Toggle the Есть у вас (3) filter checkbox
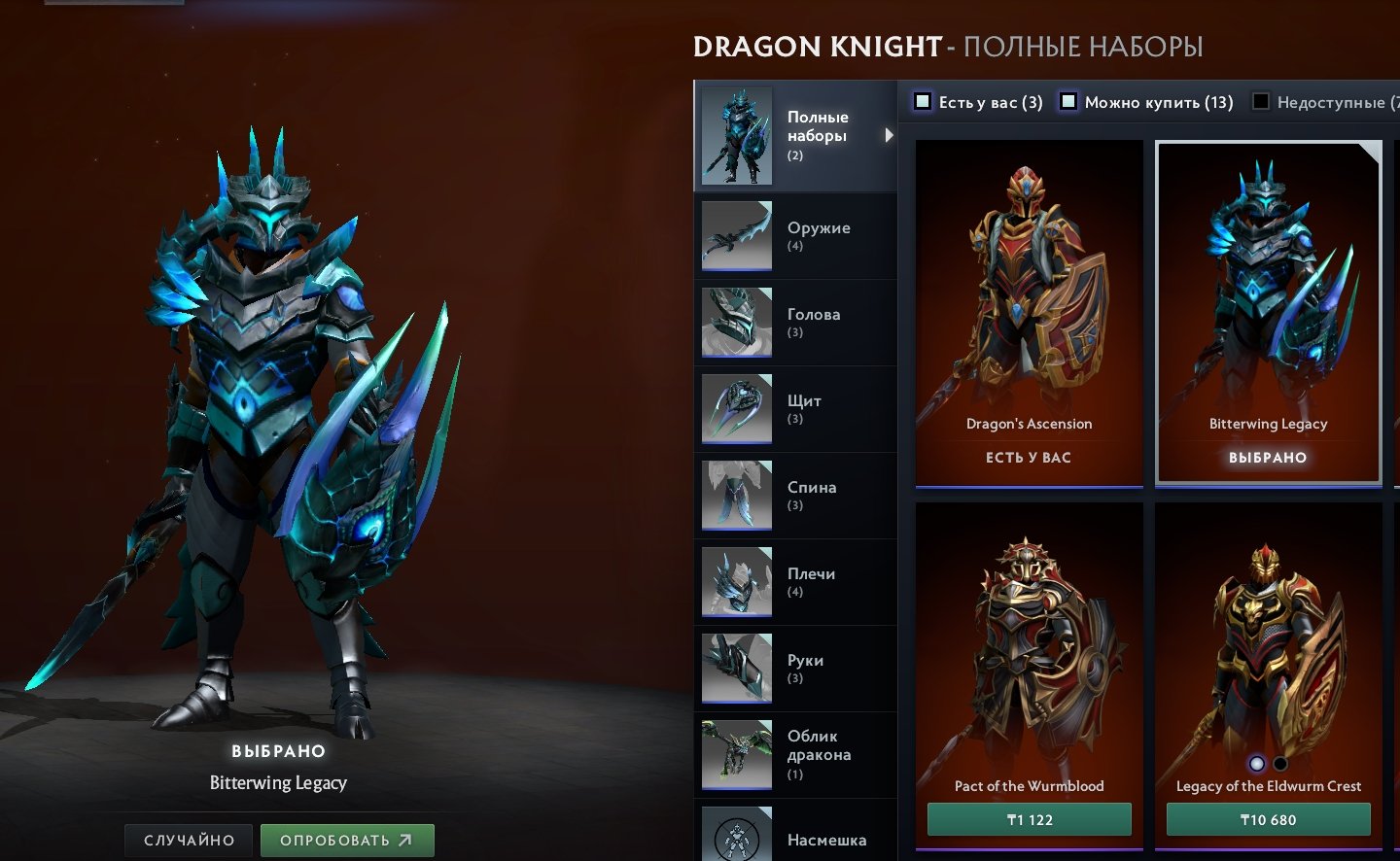 (x=921, y=101)
